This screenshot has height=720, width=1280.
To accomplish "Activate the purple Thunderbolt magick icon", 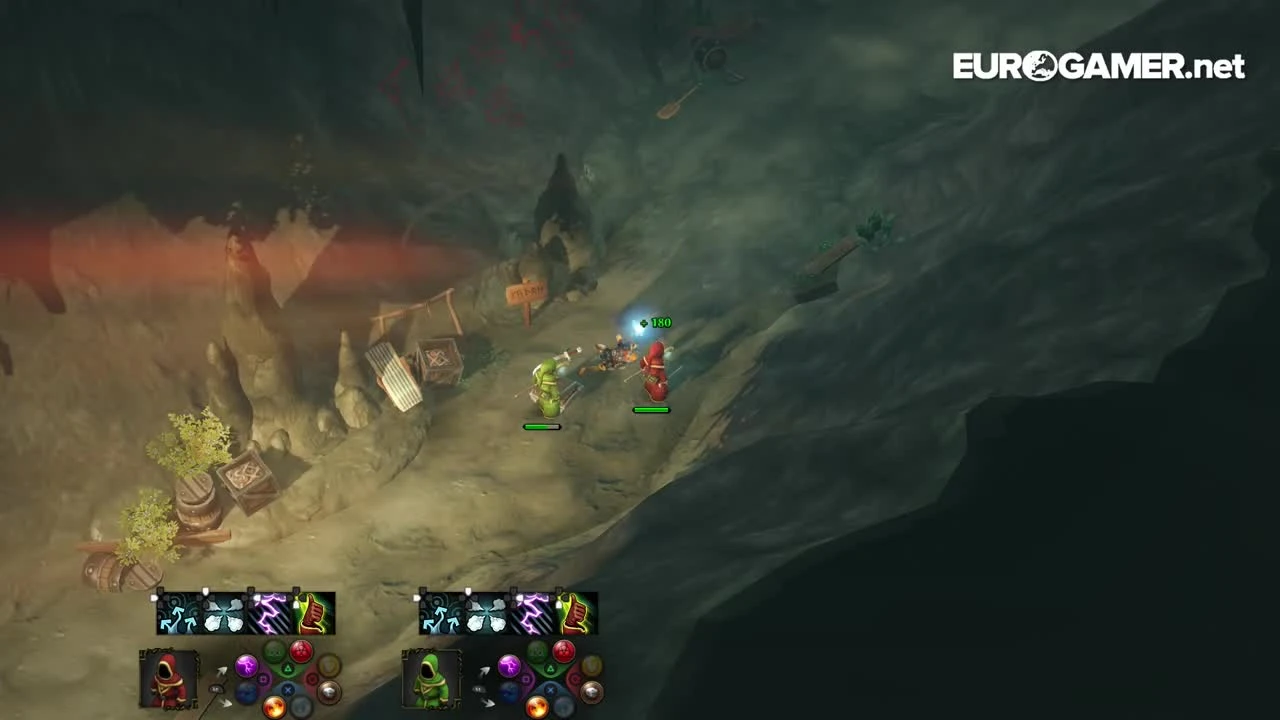I will [x=268, y=613].
